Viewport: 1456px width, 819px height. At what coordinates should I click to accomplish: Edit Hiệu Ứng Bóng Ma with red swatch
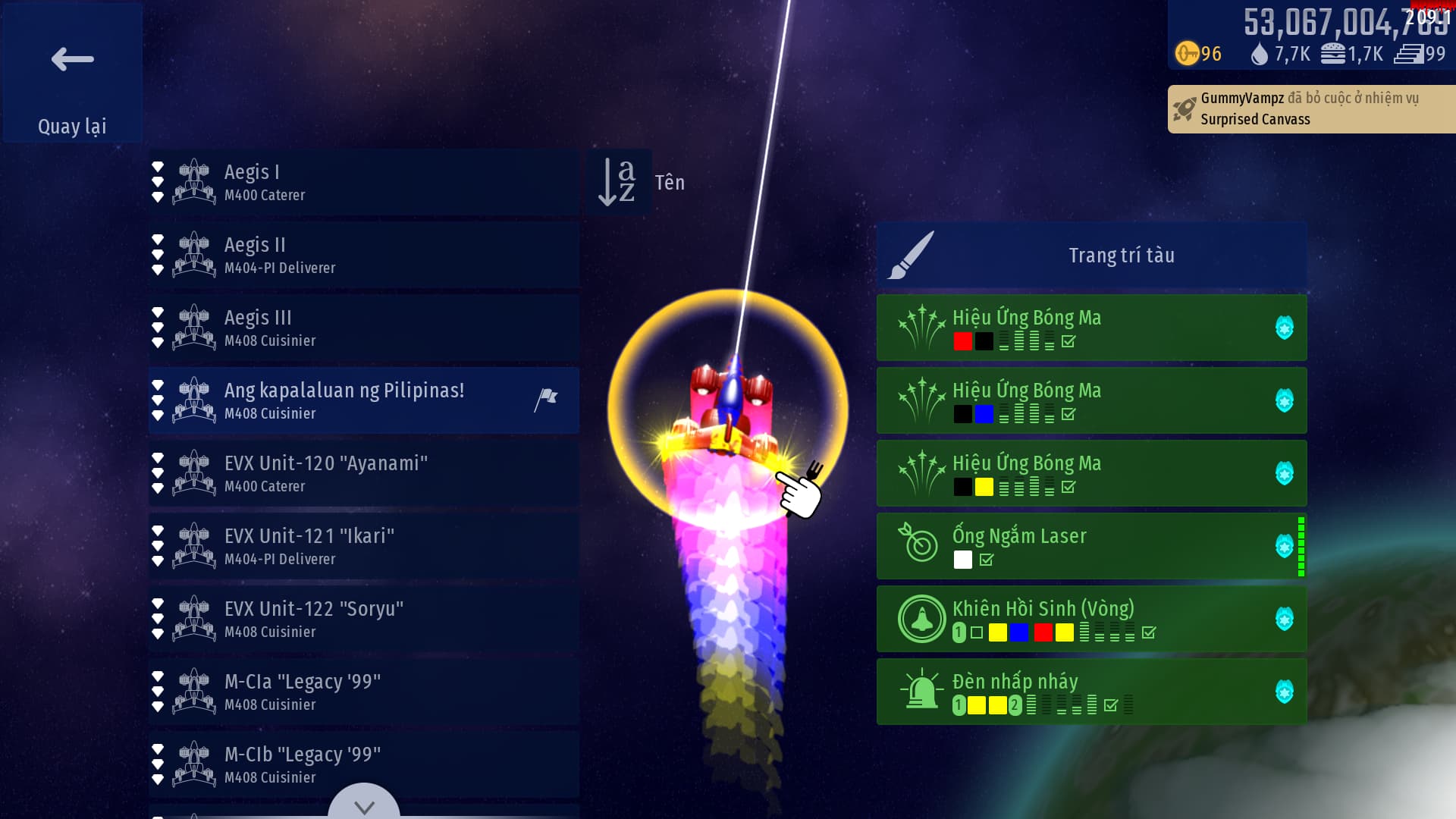(x=1091, y=328)
